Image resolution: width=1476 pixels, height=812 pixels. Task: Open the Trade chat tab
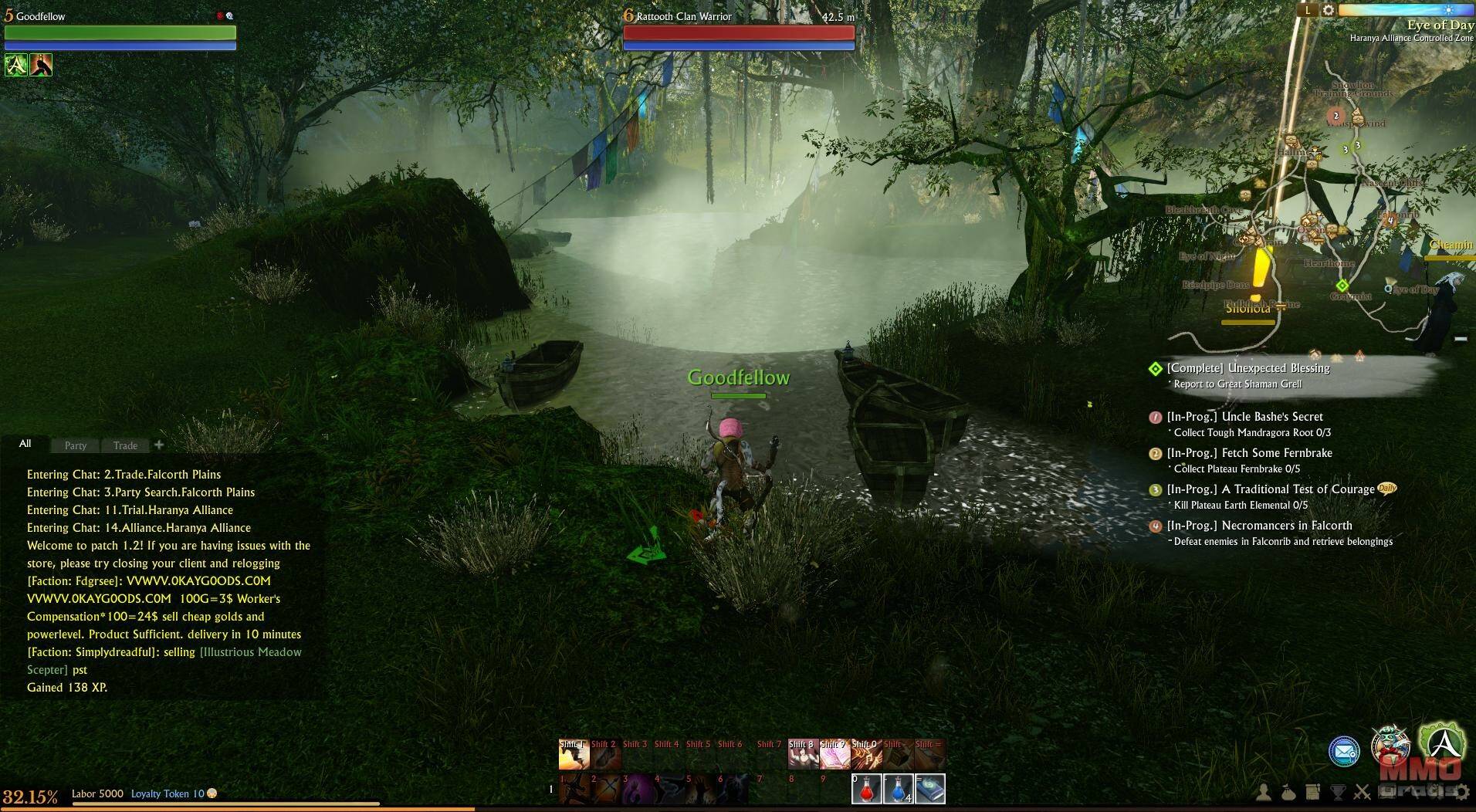[x=125, y=445]
